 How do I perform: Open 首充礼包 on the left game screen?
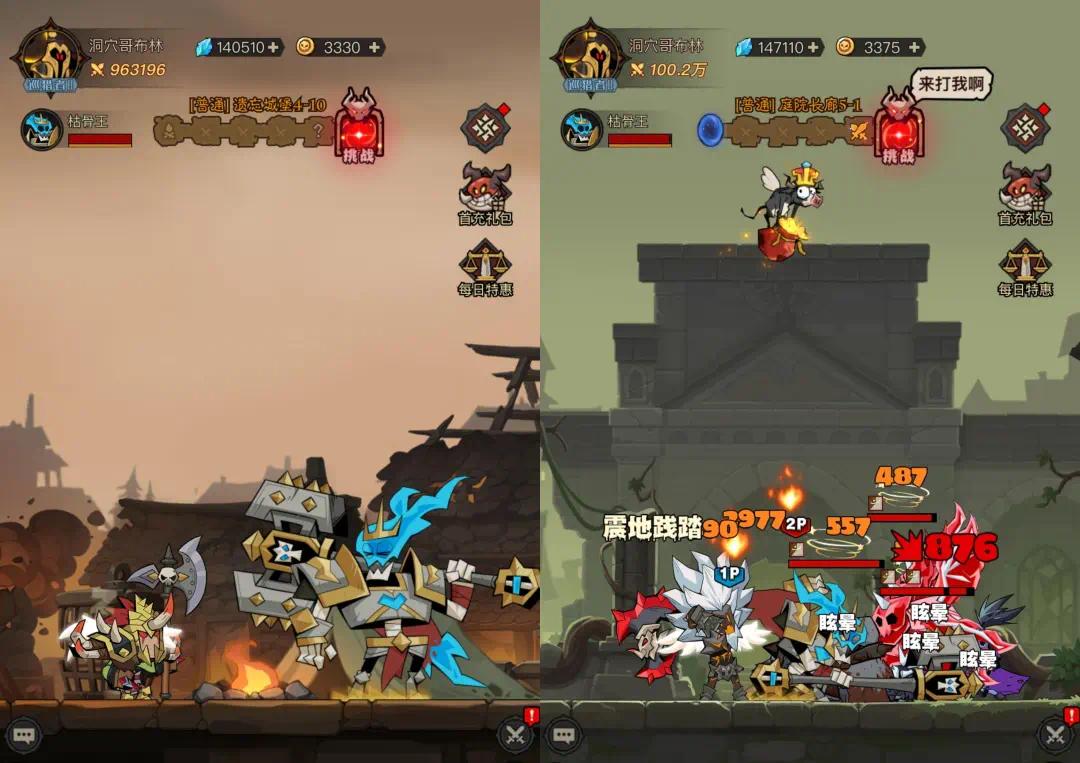coord(485,192)
